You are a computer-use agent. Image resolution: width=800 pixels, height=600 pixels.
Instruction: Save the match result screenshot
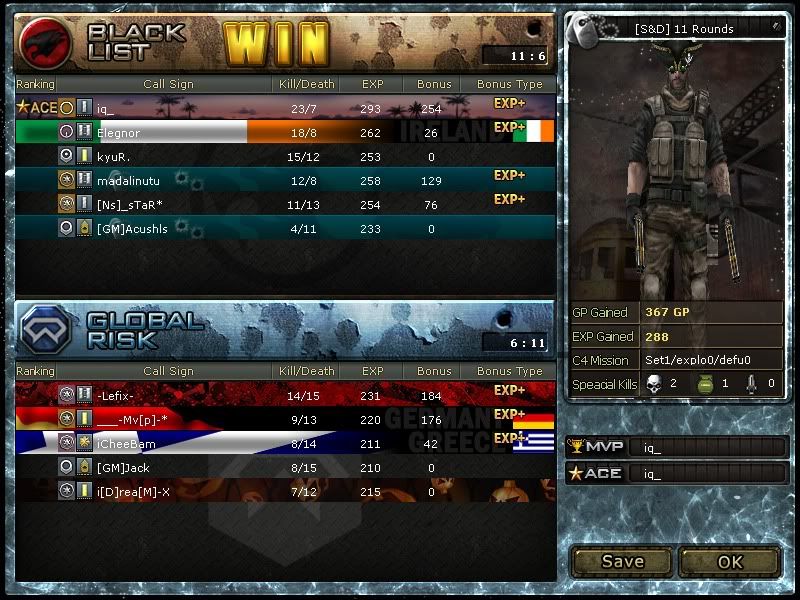[622, 561]
